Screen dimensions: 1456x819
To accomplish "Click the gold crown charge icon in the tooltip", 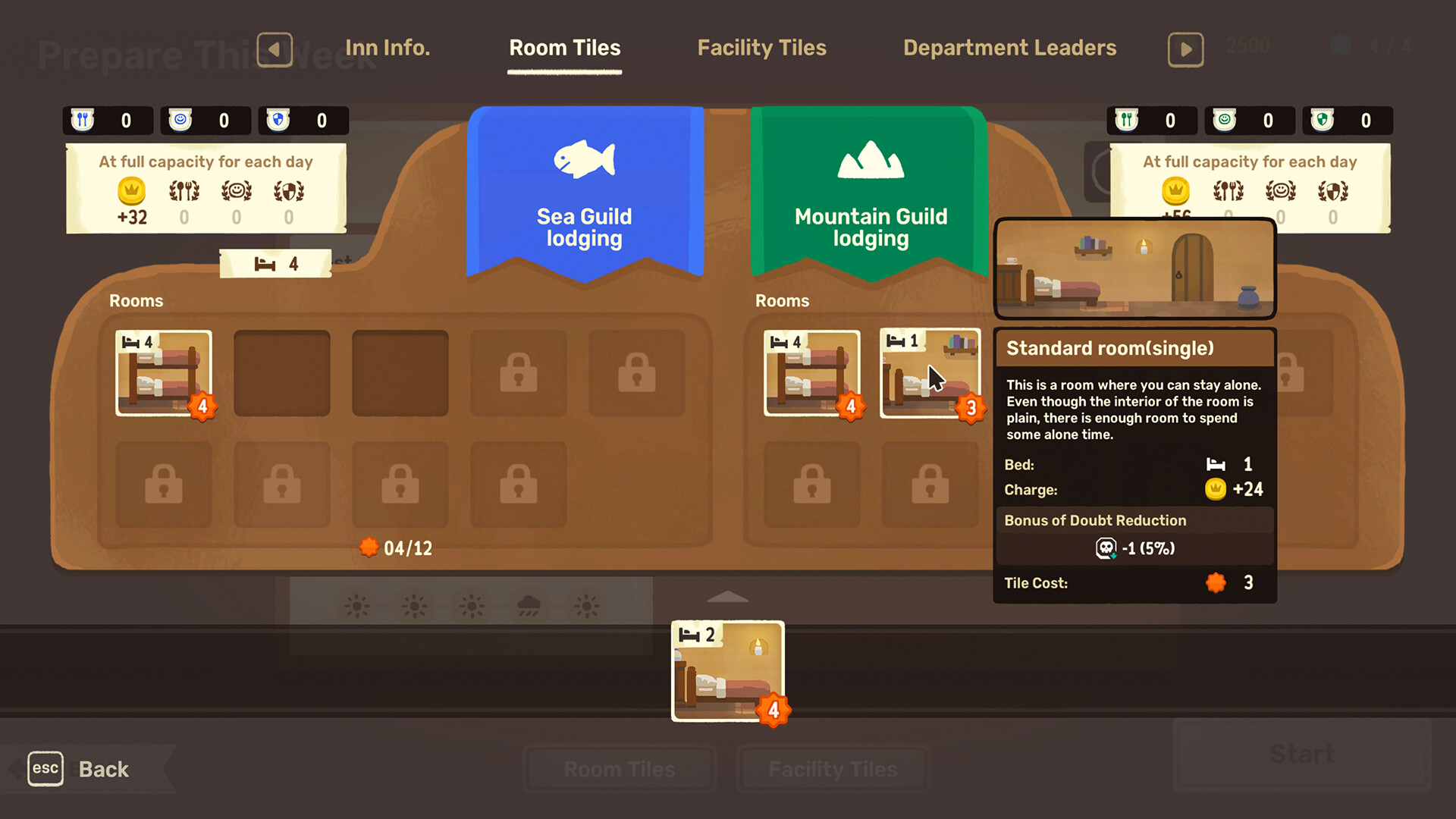I will (1215, 490).
